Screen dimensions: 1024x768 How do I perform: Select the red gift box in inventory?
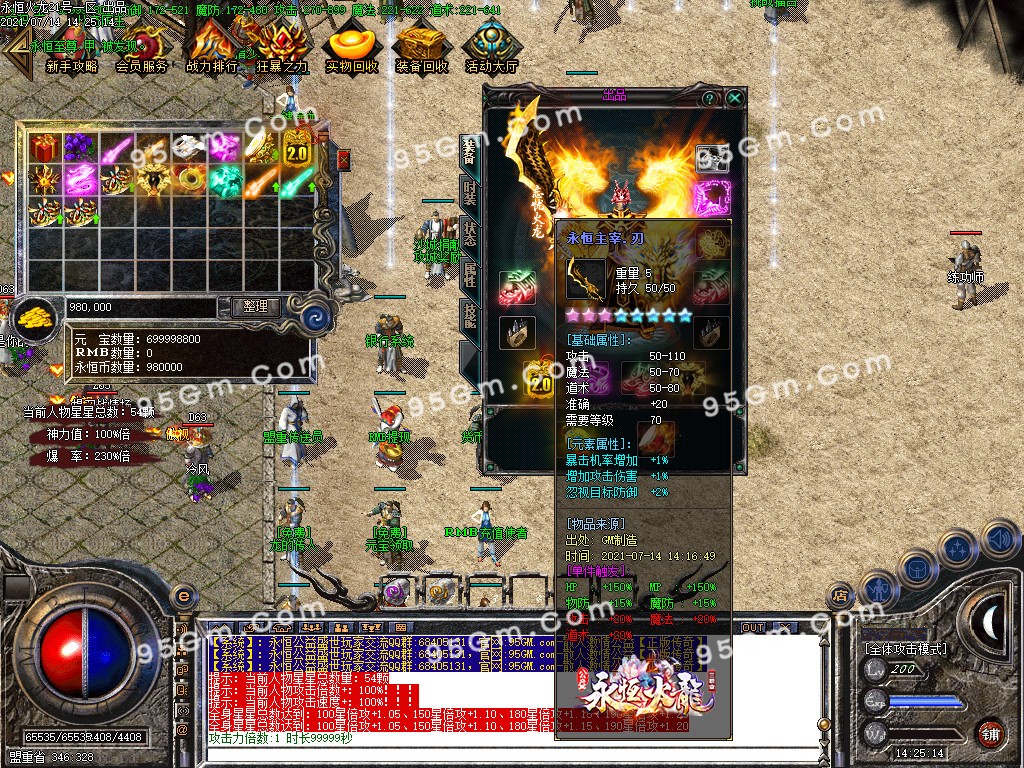pos(44,149)
